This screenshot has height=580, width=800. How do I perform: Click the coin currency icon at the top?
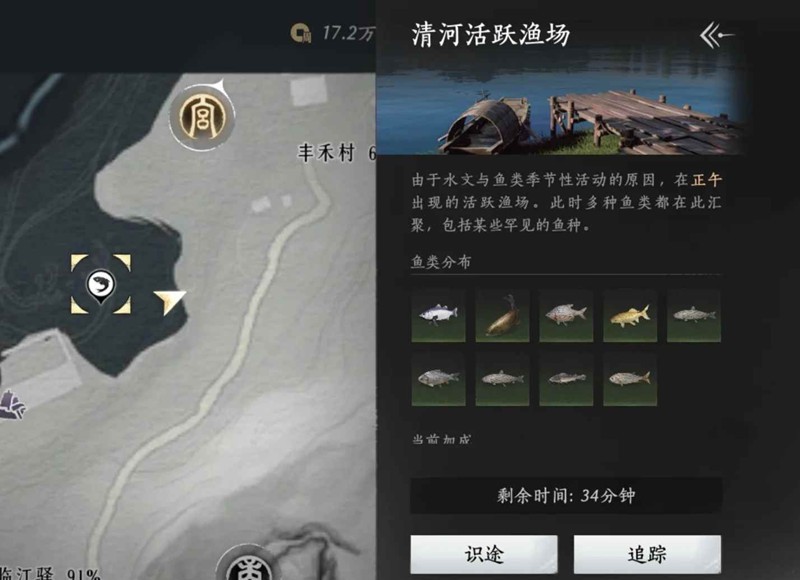(299, 34)
